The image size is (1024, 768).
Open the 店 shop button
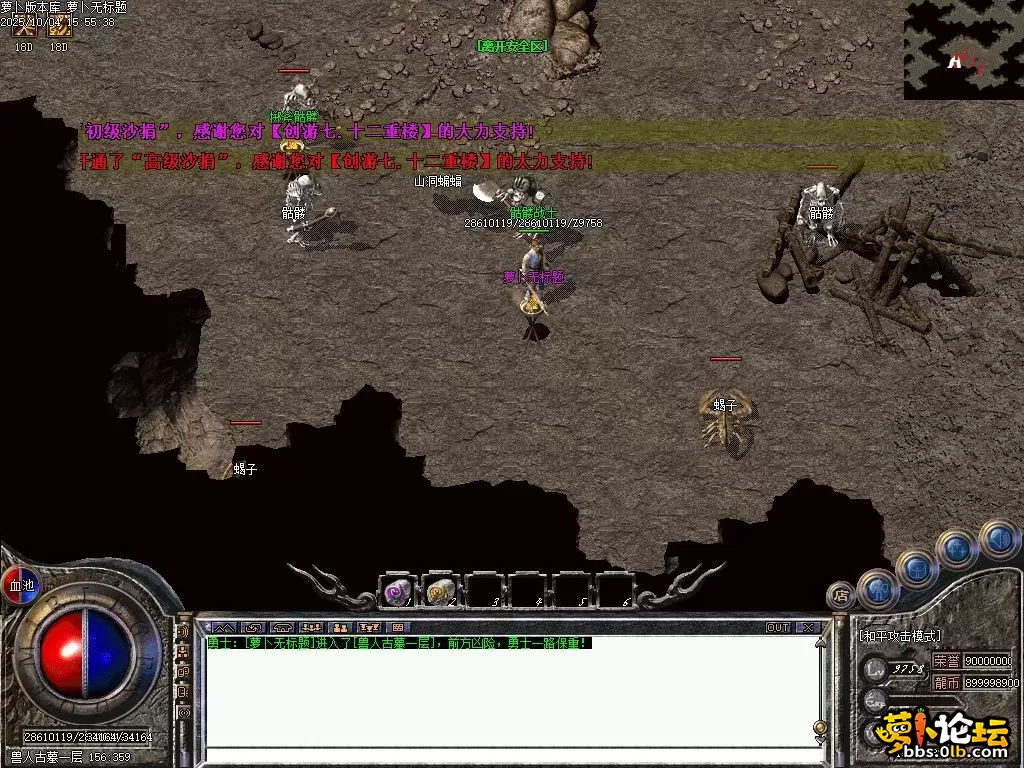[x=842, y=596]
